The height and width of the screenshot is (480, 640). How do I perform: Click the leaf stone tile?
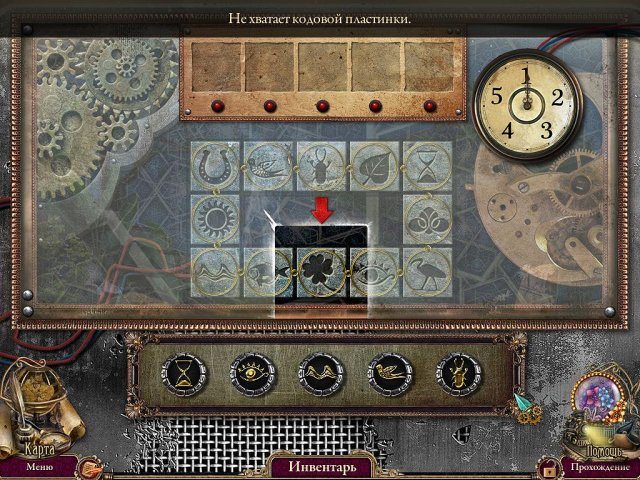(x=375, y=161)
